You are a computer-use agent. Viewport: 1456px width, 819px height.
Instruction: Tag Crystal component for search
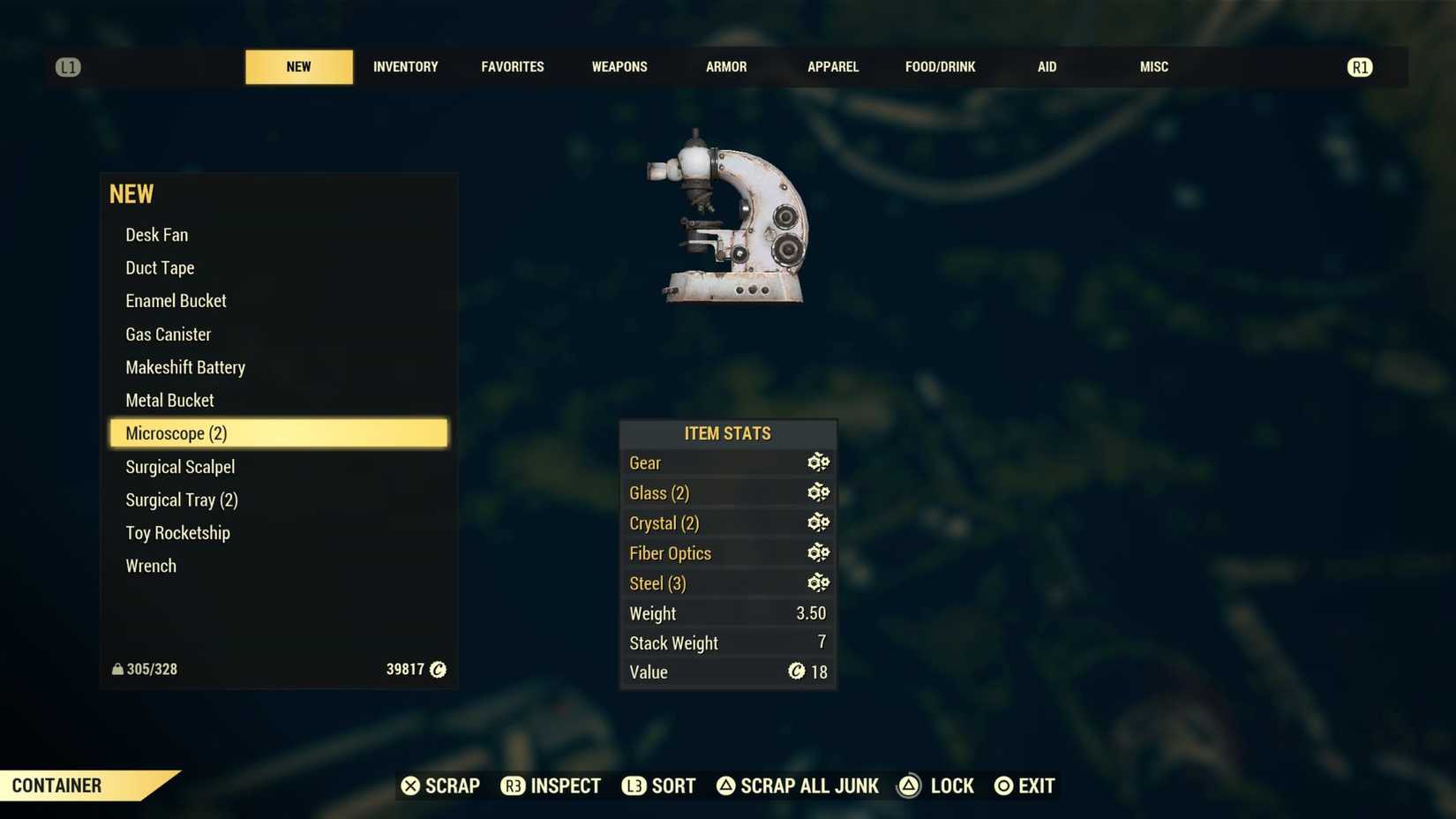pyautogui.click(x=818, y=522)
